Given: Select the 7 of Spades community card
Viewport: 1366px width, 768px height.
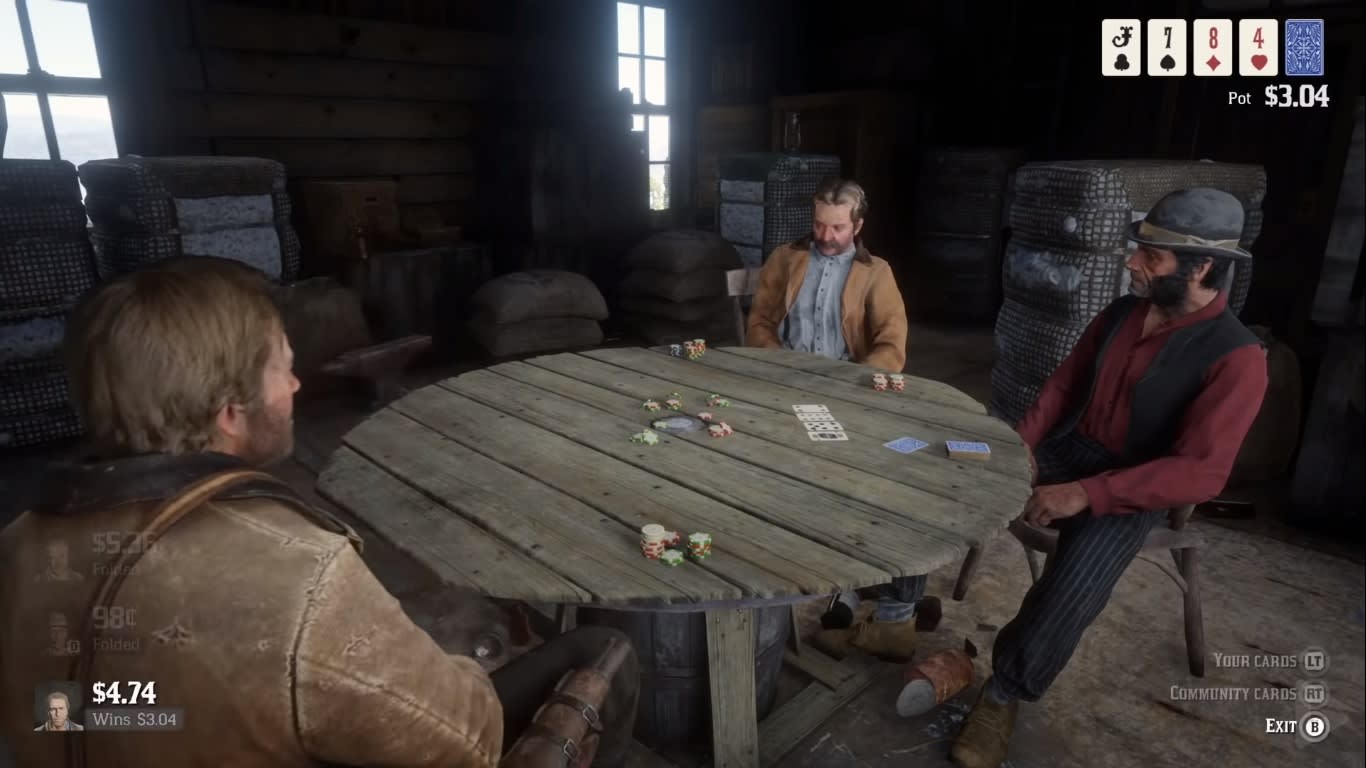Looking at the screenshot, I should point(1165,45).
